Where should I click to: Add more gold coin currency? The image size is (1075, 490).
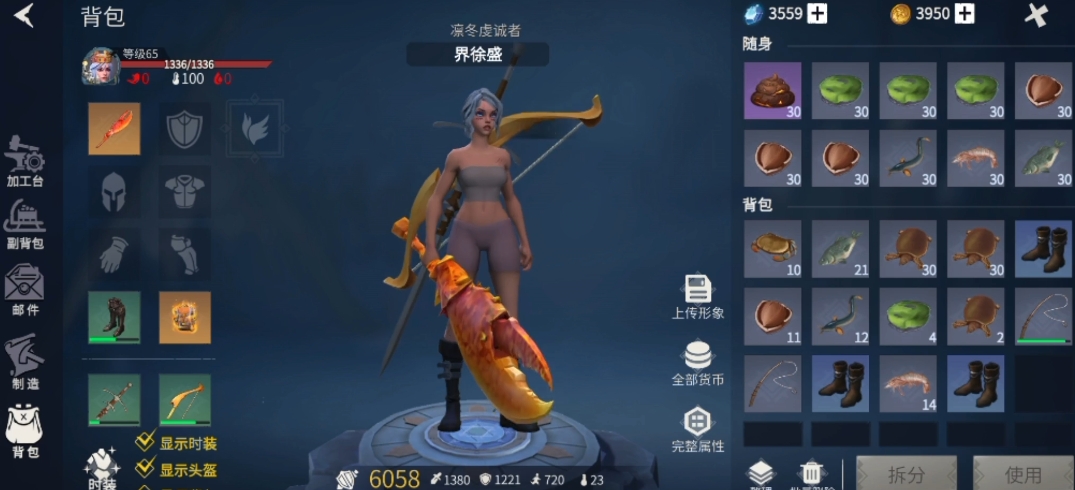point(964,14)
